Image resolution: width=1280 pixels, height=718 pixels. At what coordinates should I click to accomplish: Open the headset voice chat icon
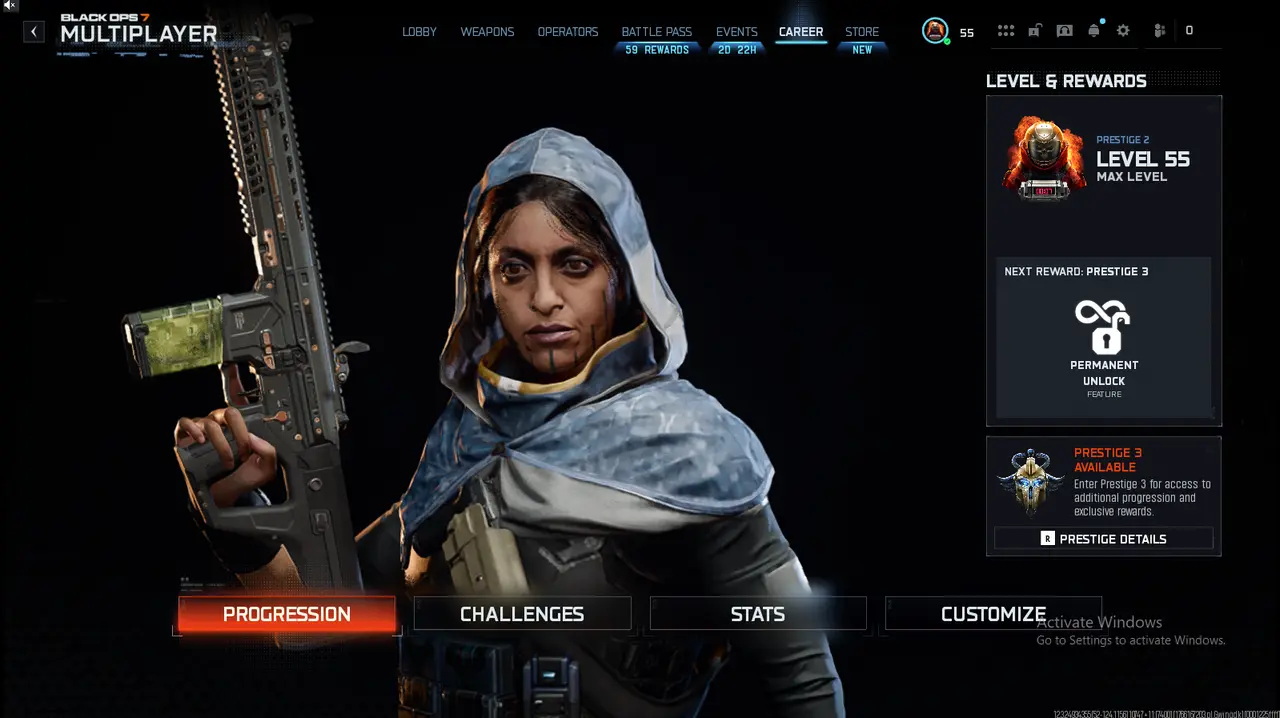1064,31
